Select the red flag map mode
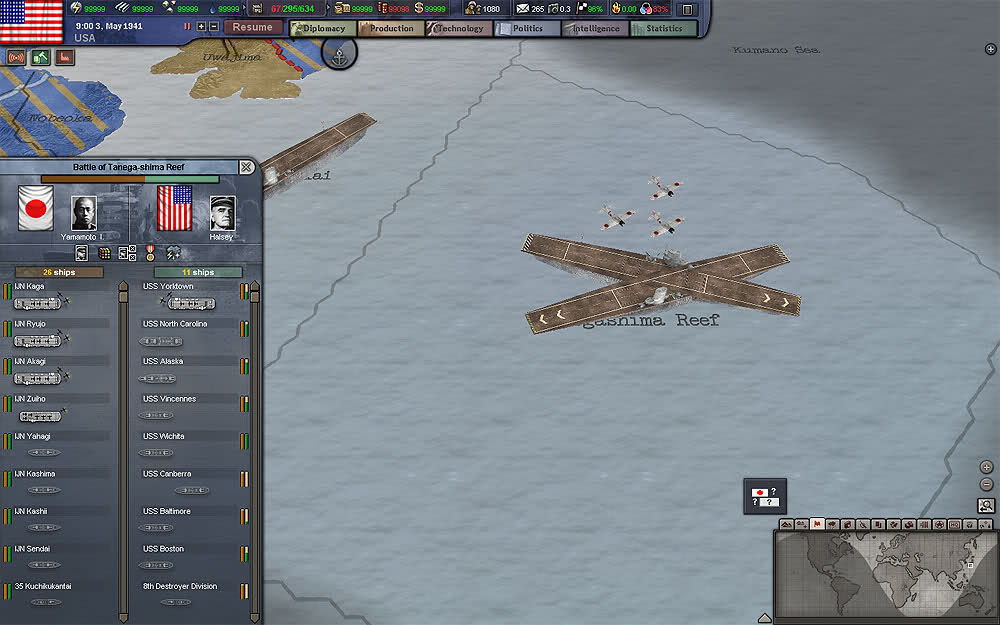The image size is (1000, 625). point(818,524)
